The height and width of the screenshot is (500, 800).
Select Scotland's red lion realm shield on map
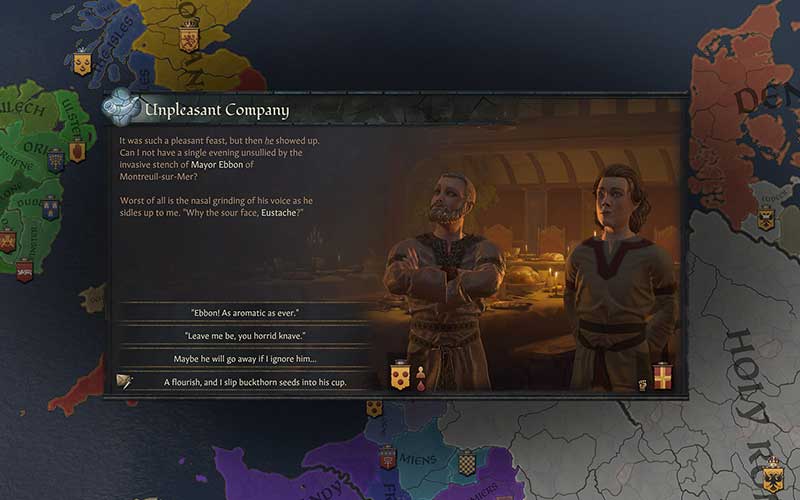(188, 39)
